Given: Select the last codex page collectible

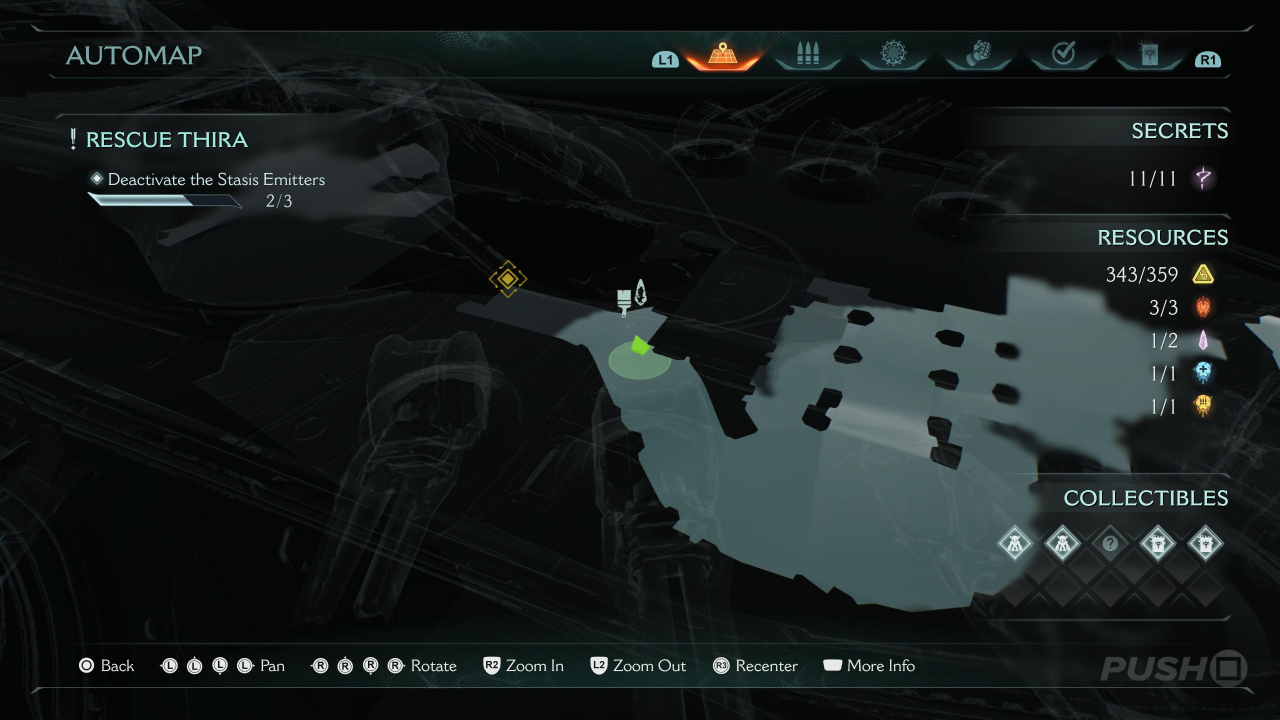Looking at the screenshot, I should click(x=1205, y=544).
